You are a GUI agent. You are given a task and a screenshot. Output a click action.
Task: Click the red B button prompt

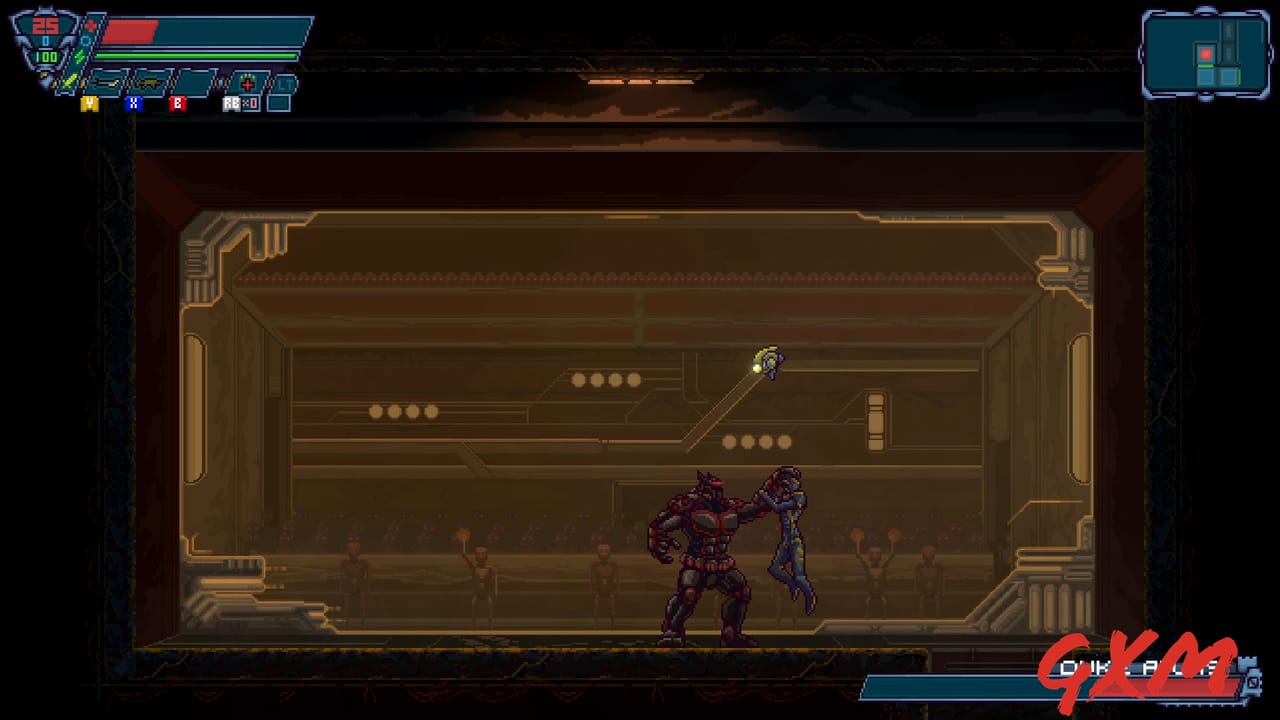[x=178, y=103]
